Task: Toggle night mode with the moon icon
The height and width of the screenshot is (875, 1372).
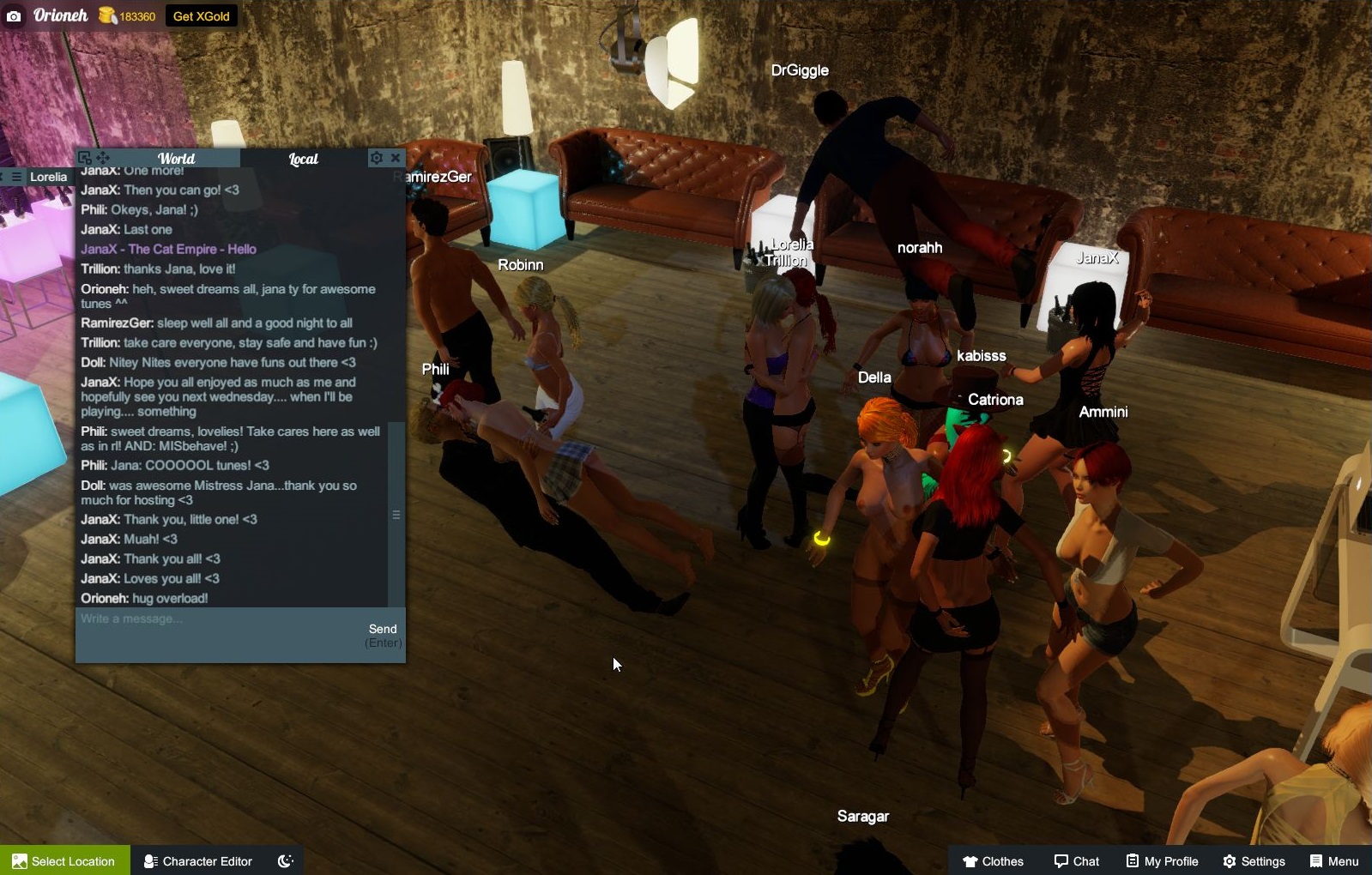Action: point(285,860)
